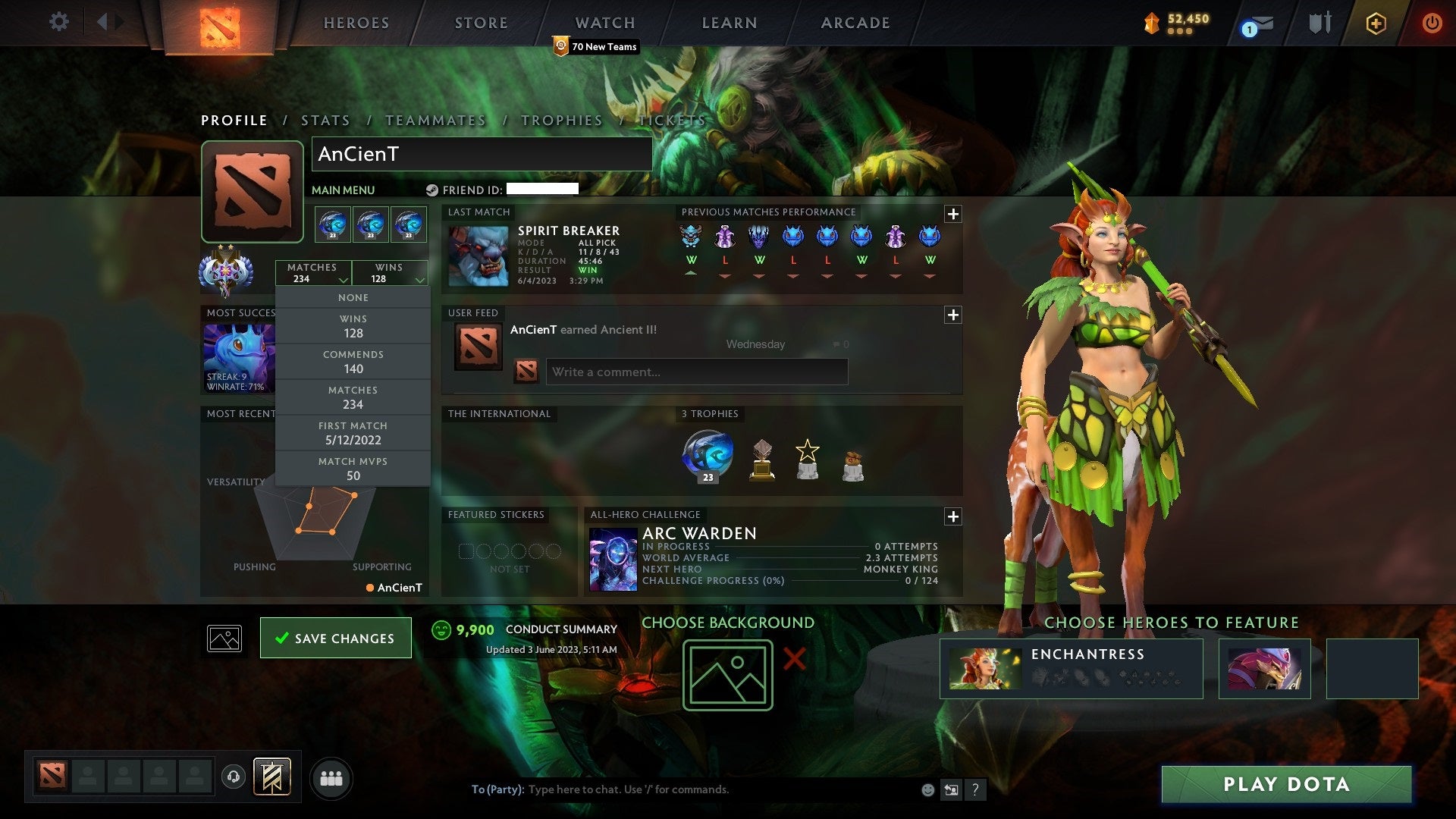Screen dimensions: 1456x819
Task: Open the friends list icon near party slots
Action: (x=331, y=777)
